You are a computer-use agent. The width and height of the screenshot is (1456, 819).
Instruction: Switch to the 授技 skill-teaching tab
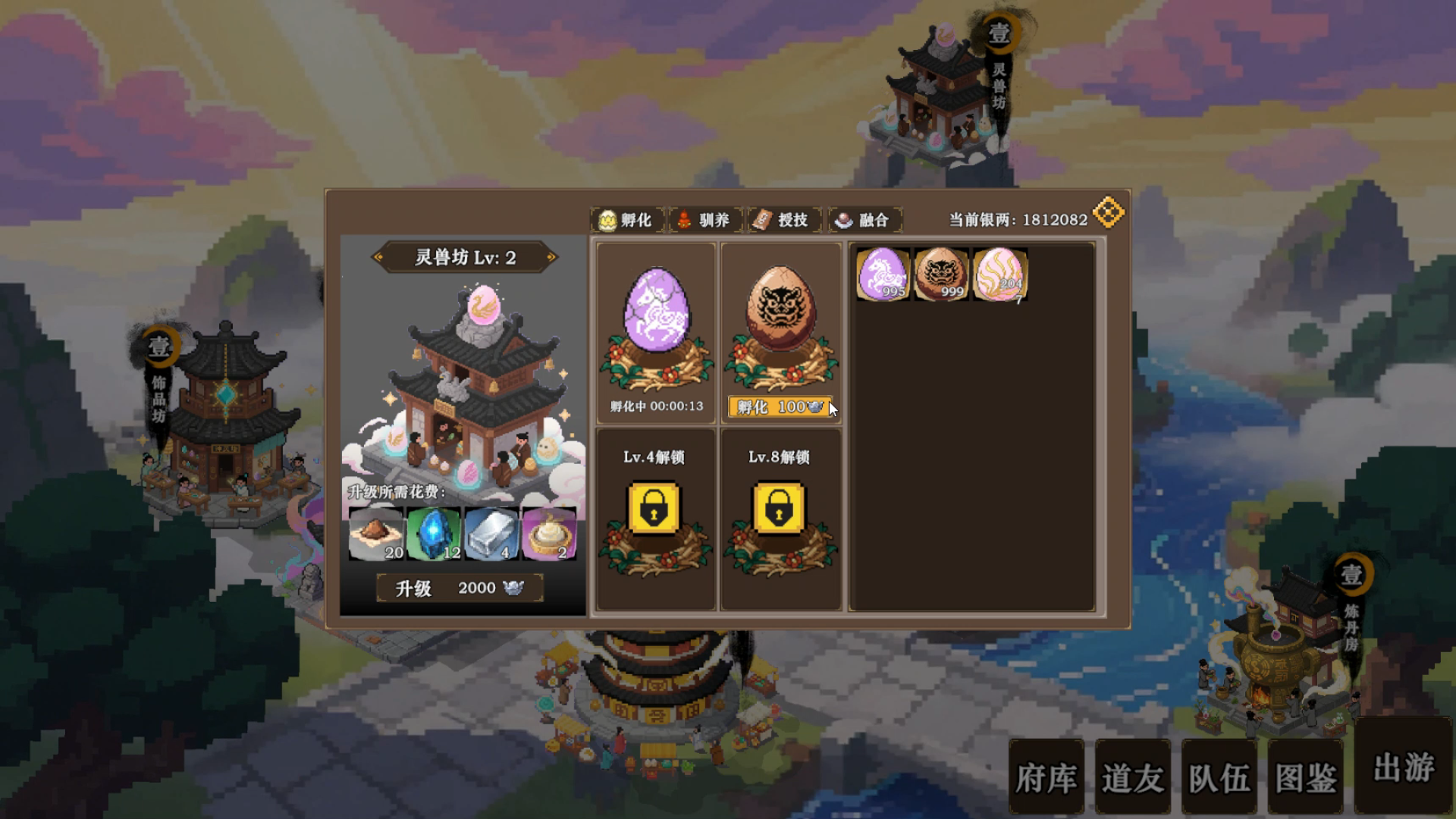tap(782, 221)
